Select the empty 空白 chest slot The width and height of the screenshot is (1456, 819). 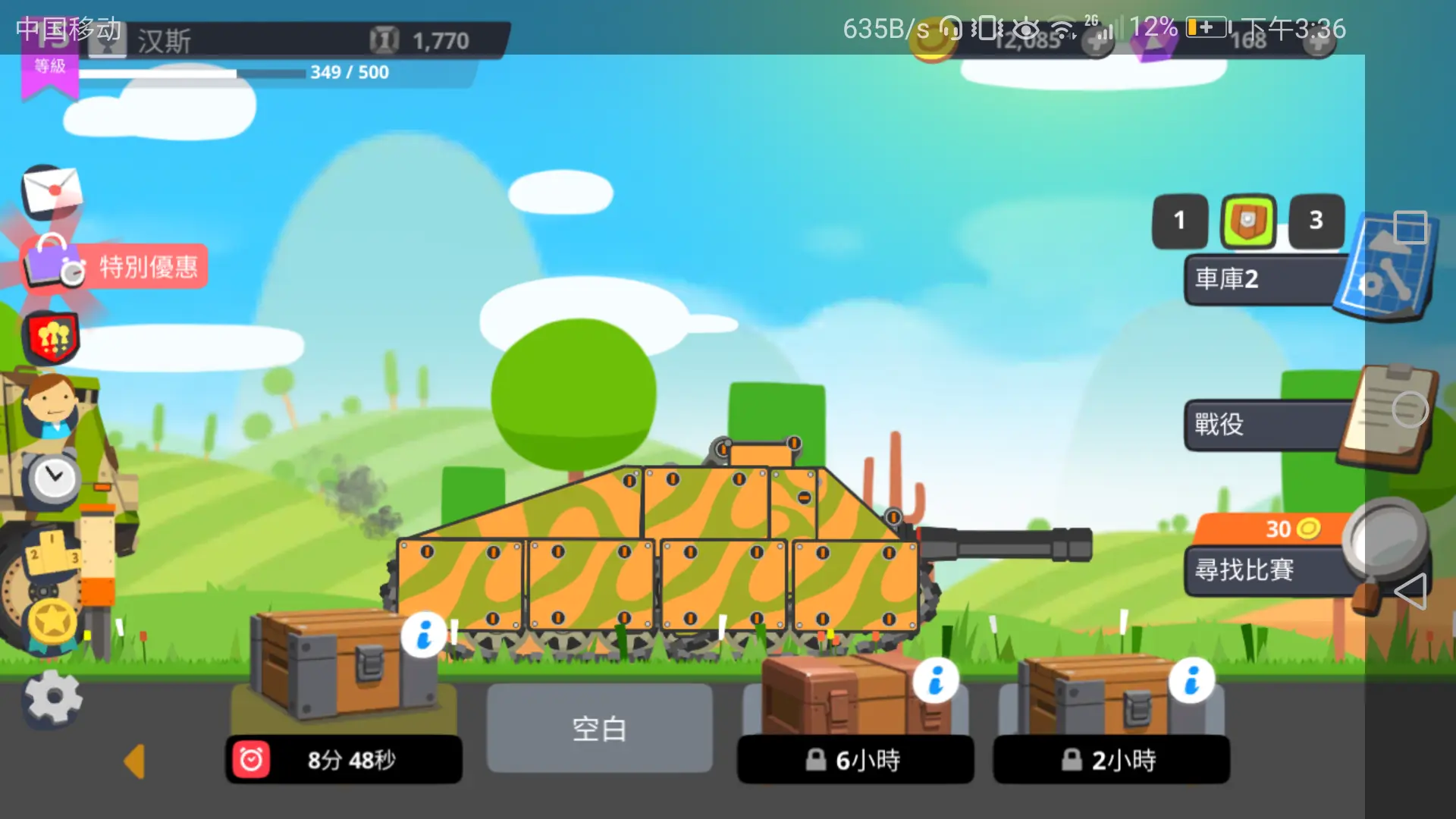pos(599,728)
